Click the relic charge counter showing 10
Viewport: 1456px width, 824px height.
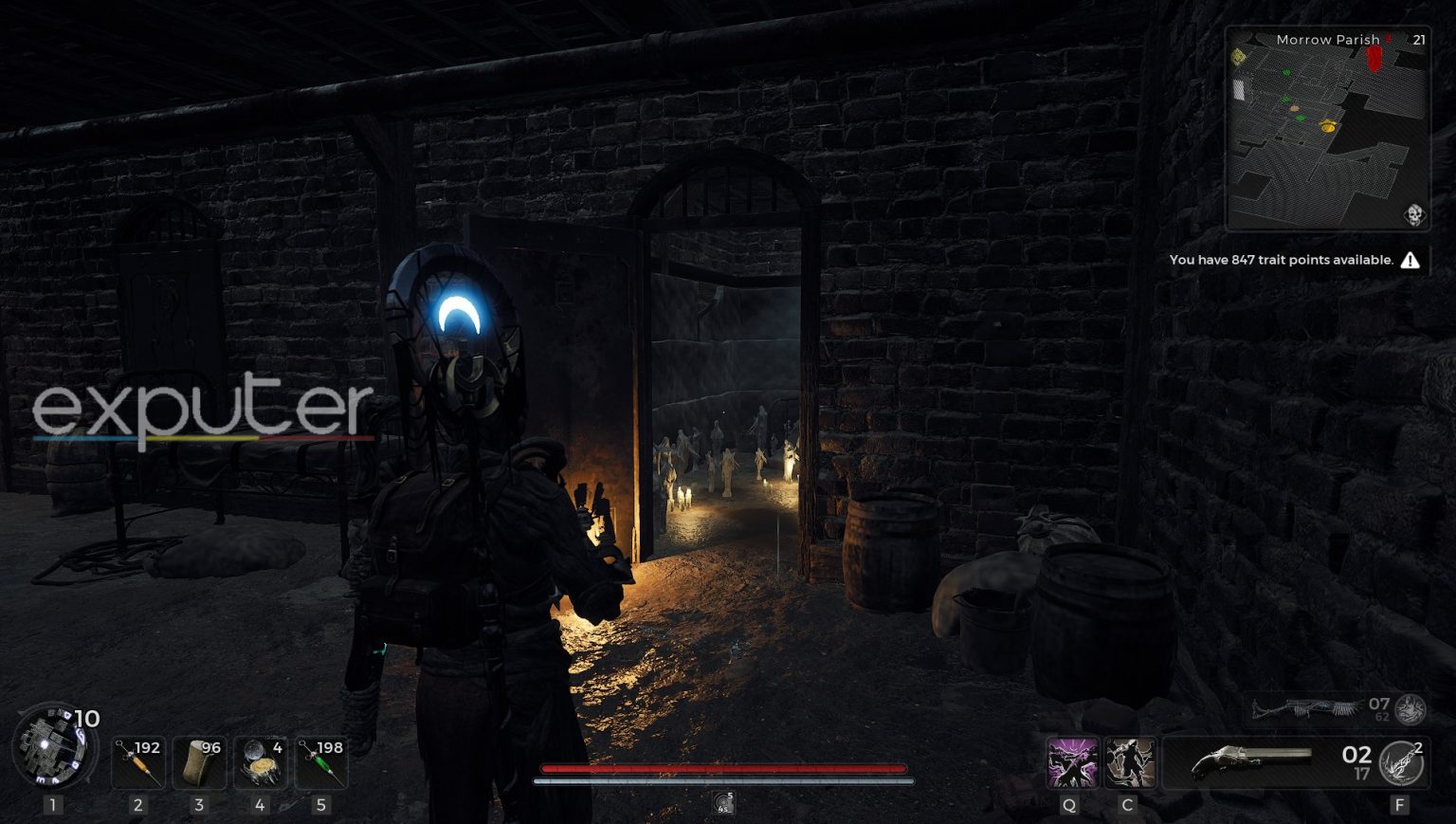pos(87,719)
